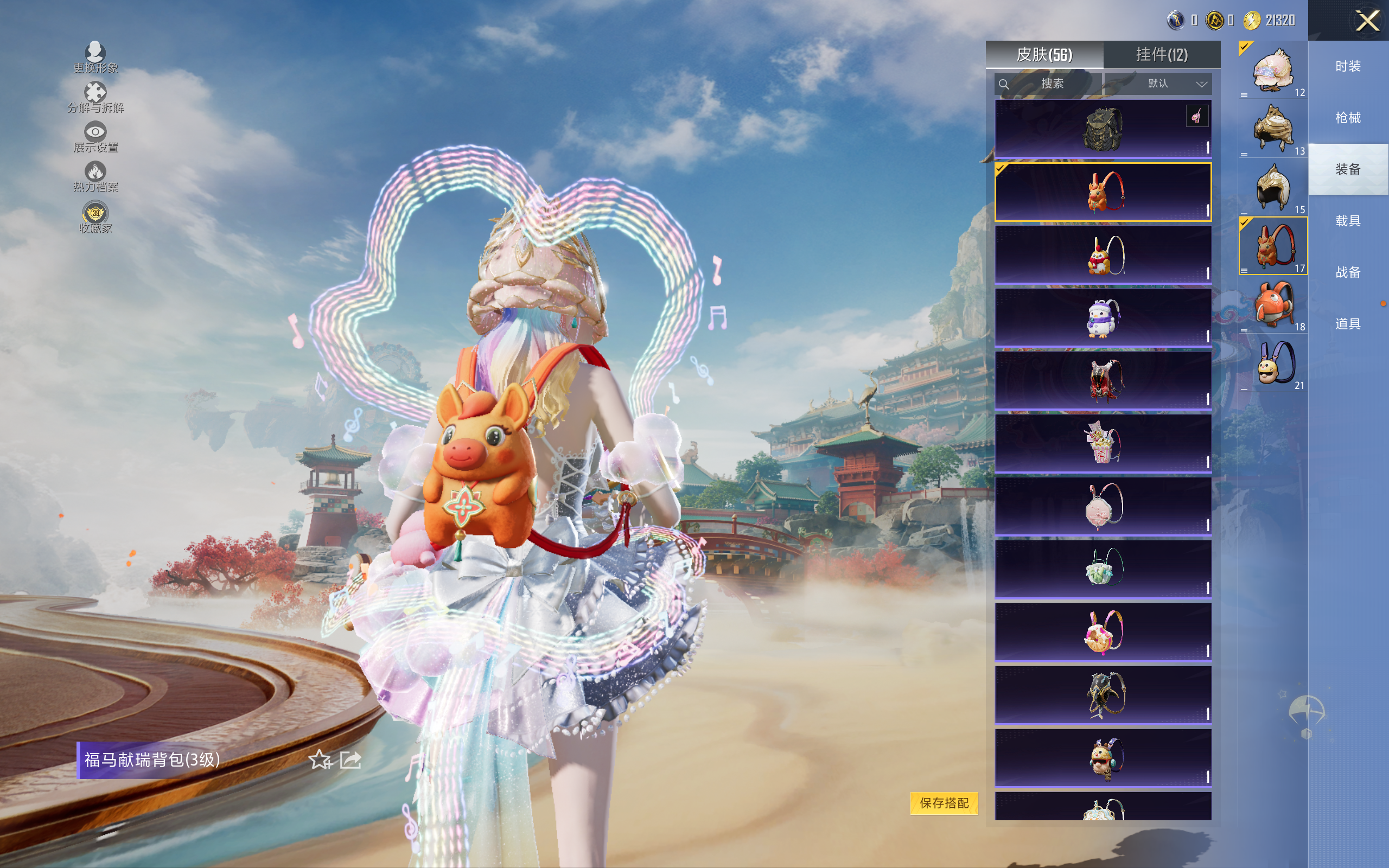Screen dimensions: 1389x868
Task: Choose the pink donut backpack skin
Action: [1103, 632]
